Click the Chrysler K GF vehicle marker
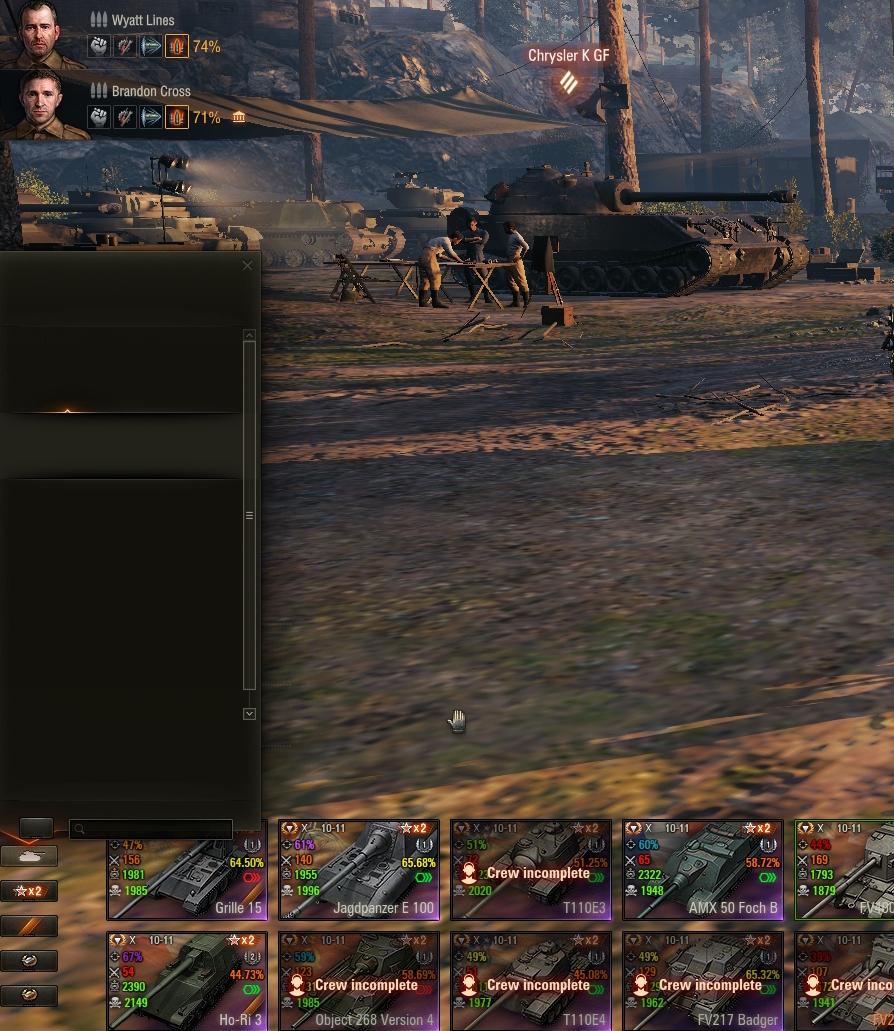This screenshot has height=1031, width=894. (568, 81)
